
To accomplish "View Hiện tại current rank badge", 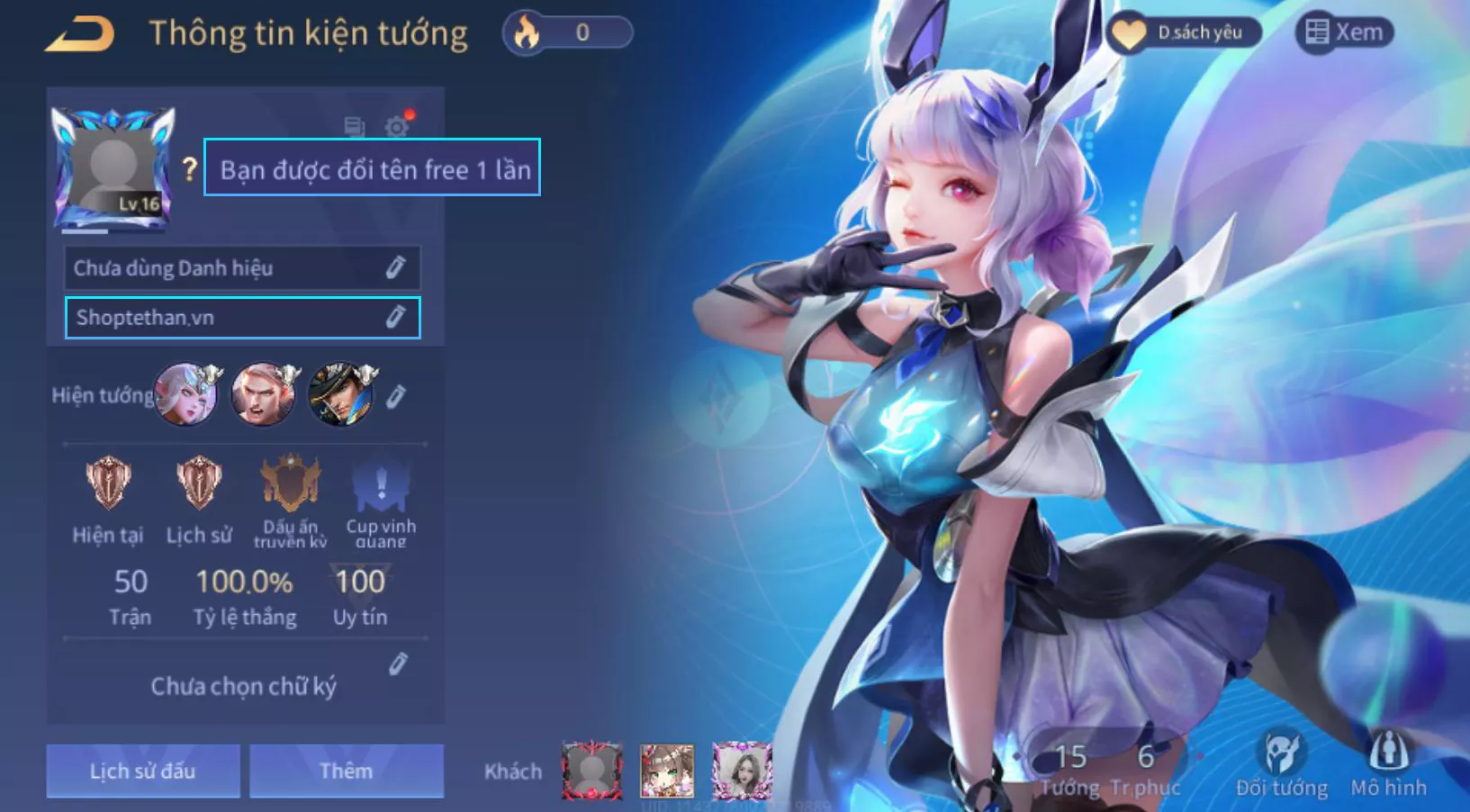I will click(108, 483).
